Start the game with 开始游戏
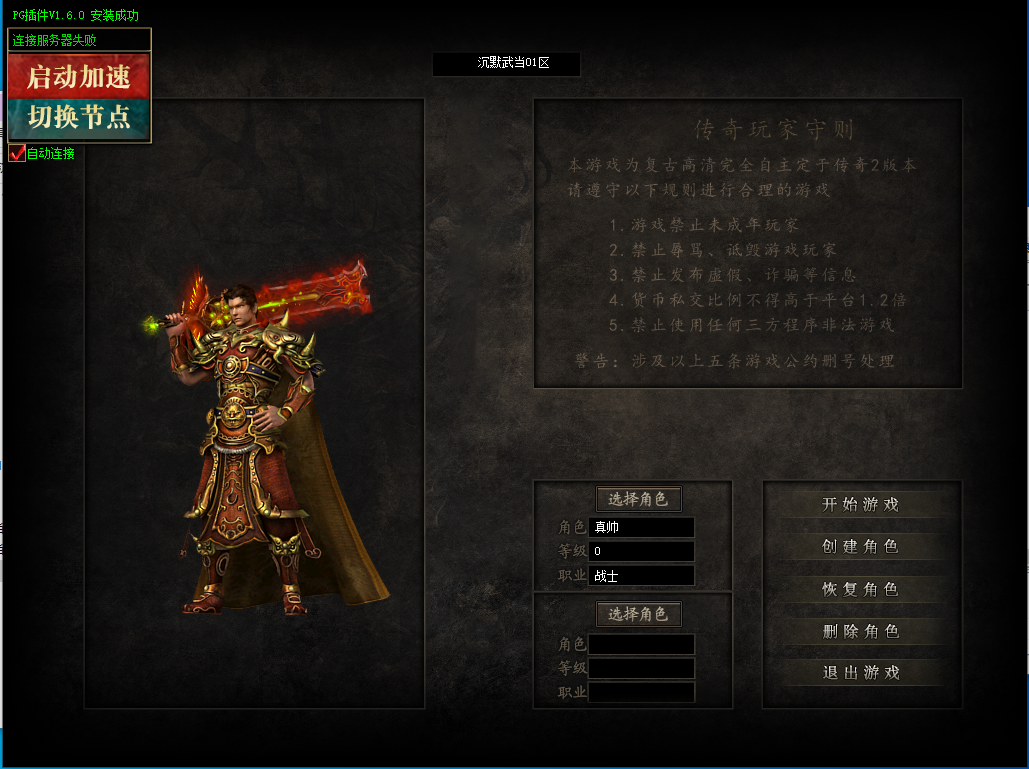This screenshot has width=1029, height=769. point(861,505)
